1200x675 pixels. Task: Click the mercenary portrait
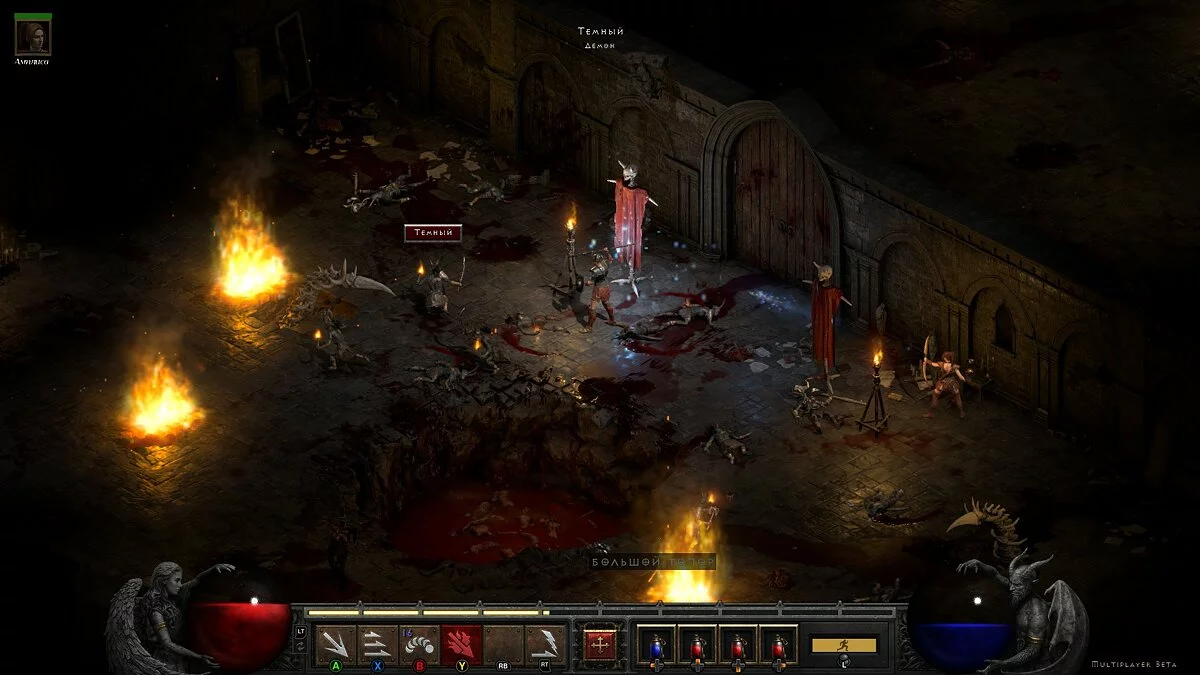[33, 37]
